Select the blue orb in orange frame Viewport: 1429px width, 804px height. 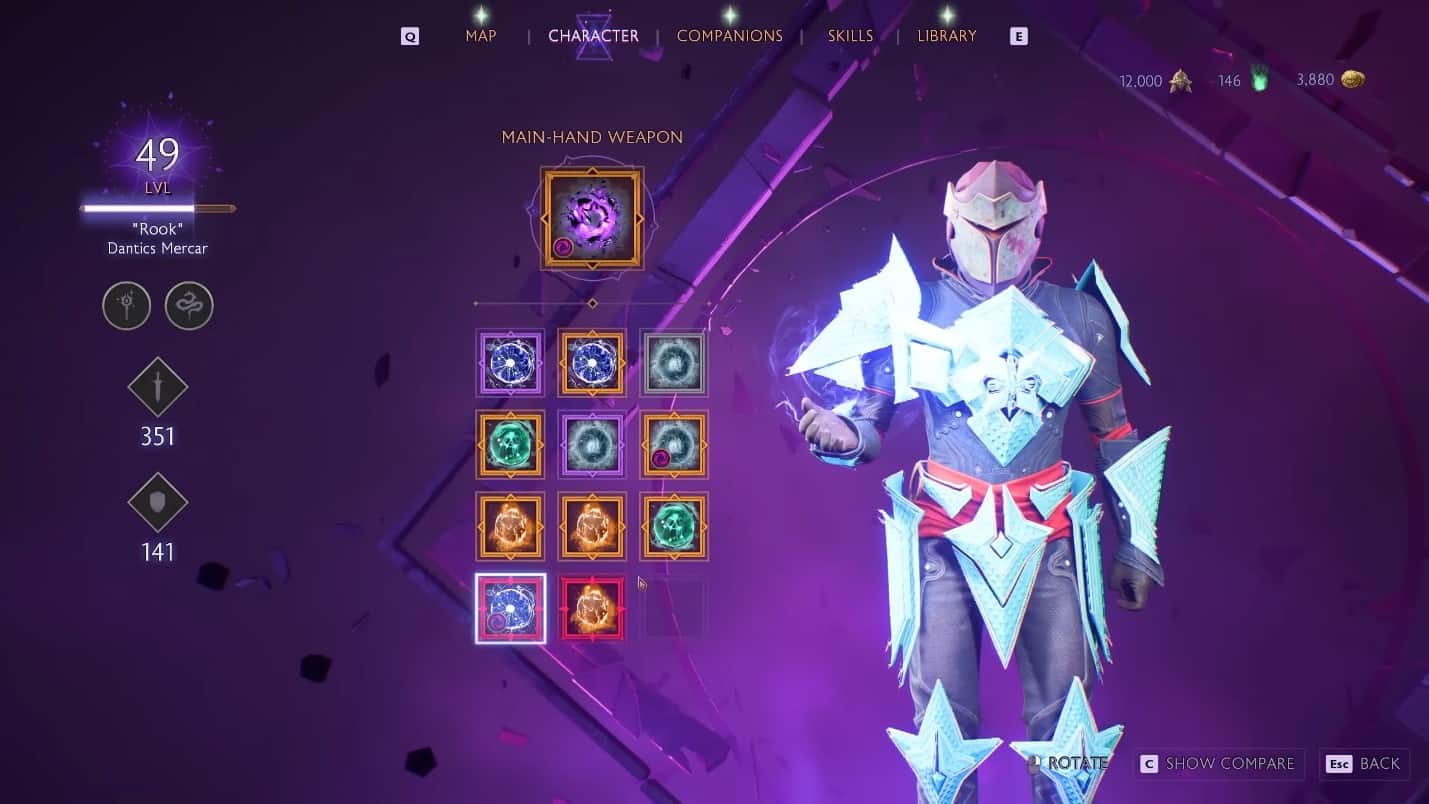coord(592,363)
